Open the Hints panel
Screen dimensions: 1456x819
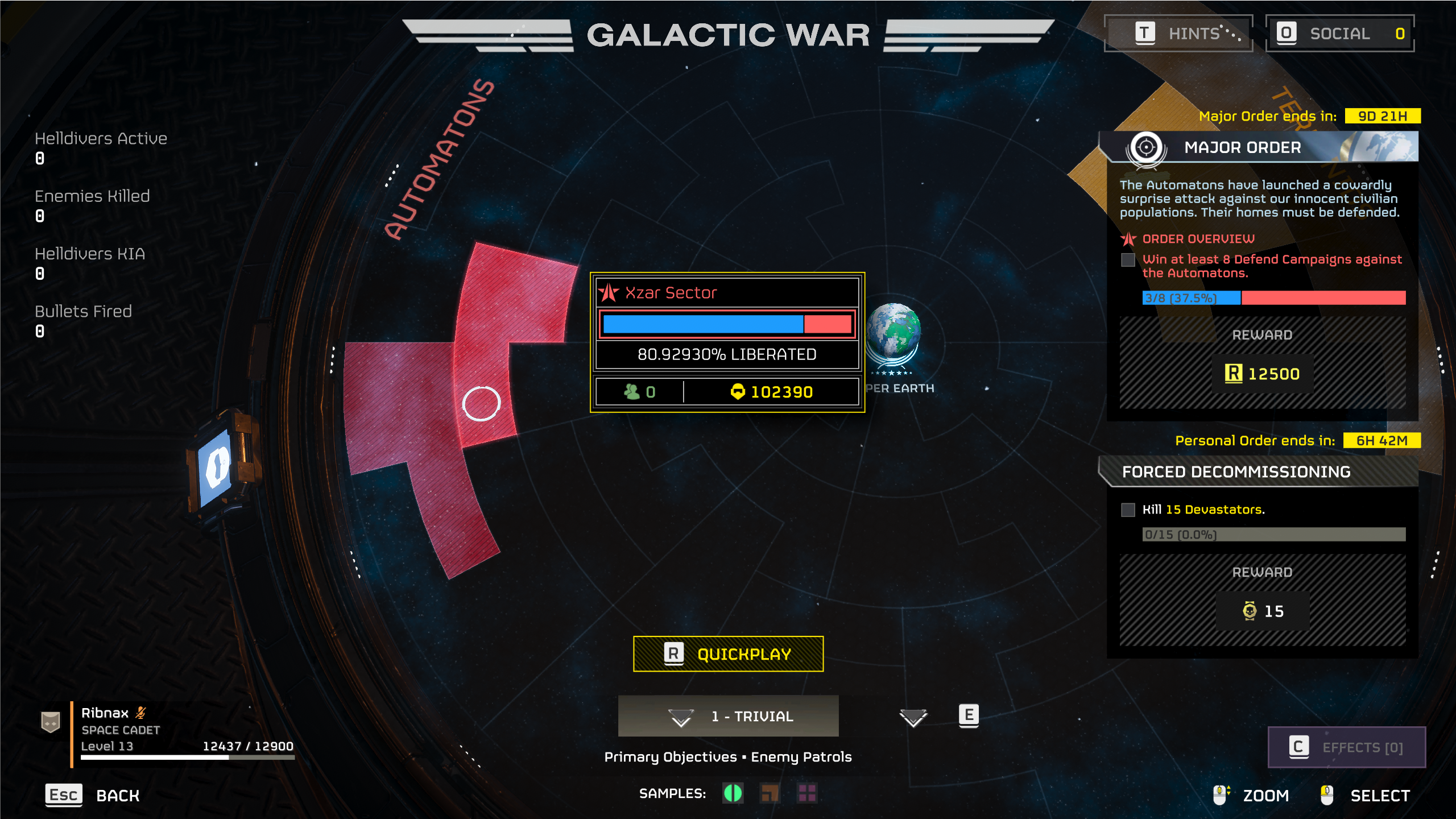click(x=1178, y=34)
